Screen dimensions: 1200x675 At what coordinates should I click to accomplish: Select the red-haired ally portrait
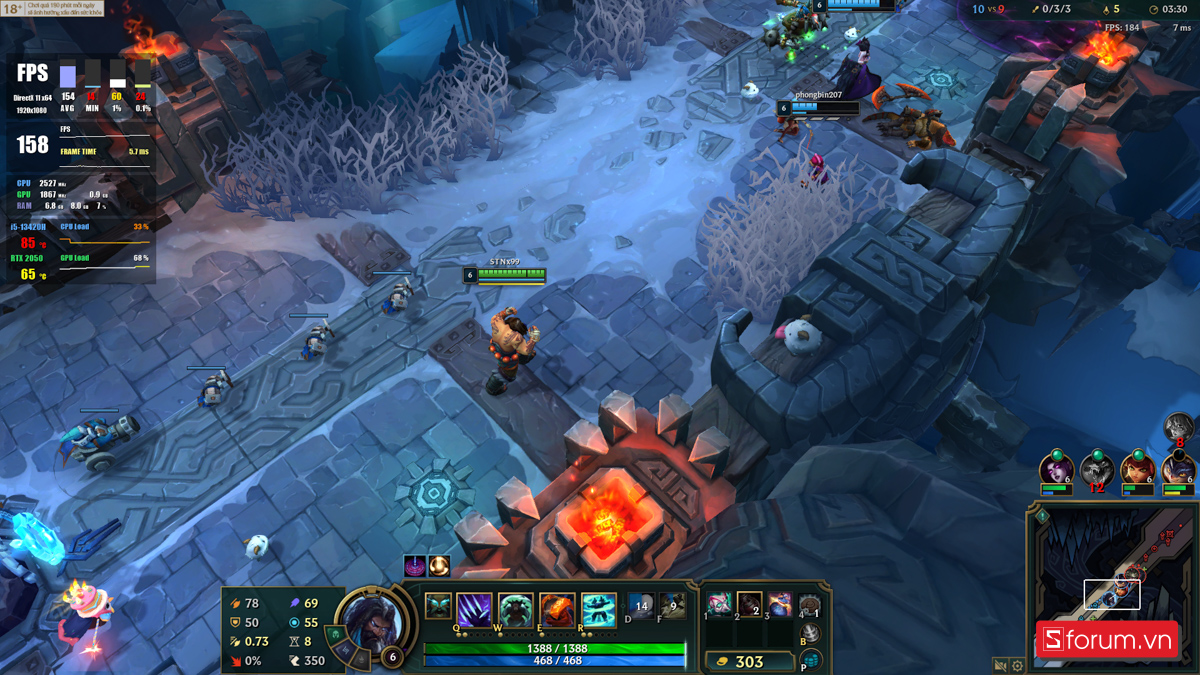[x=1138, y=468]
